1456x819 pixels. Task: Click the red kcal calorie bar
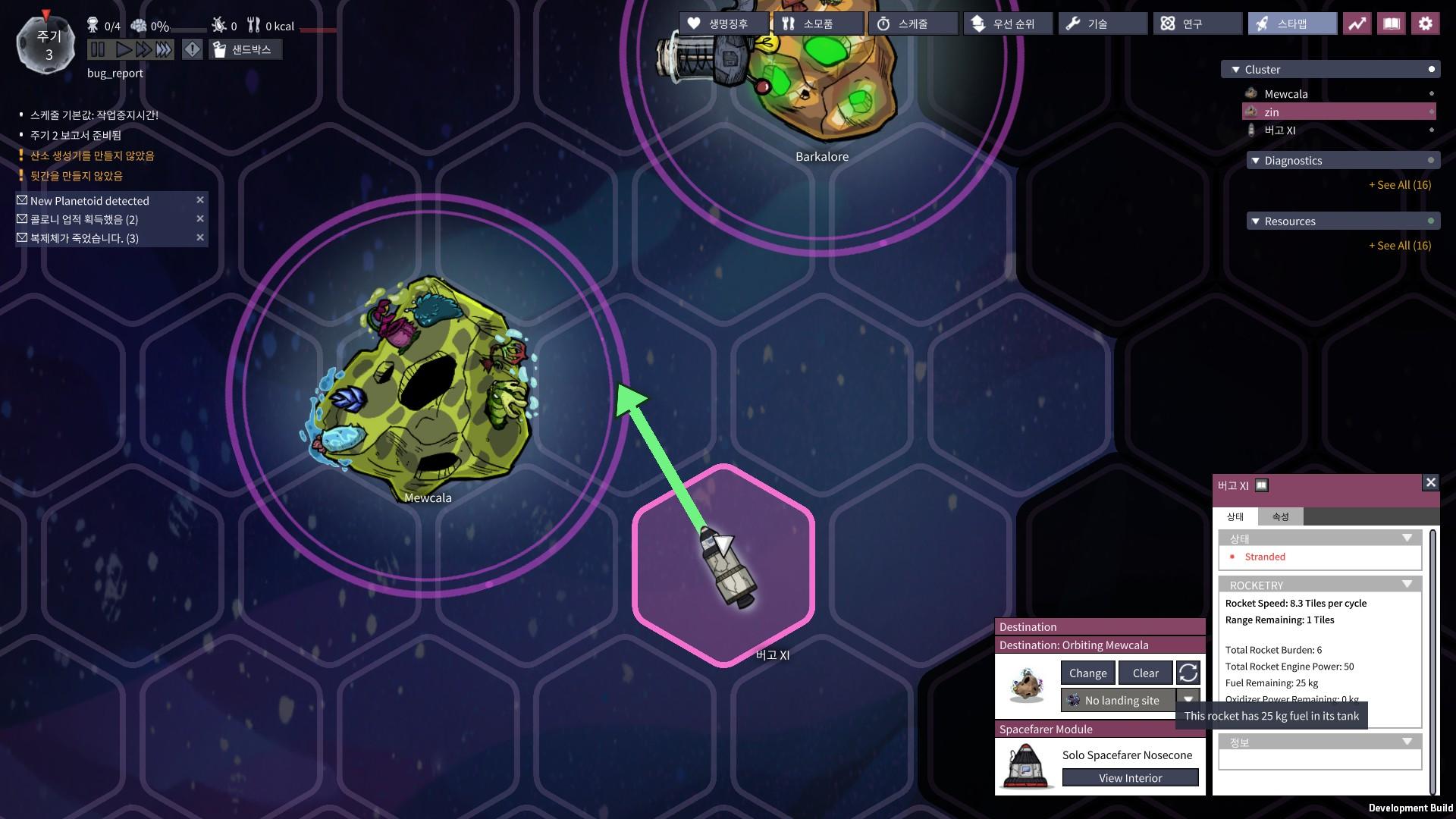point(318,31)
